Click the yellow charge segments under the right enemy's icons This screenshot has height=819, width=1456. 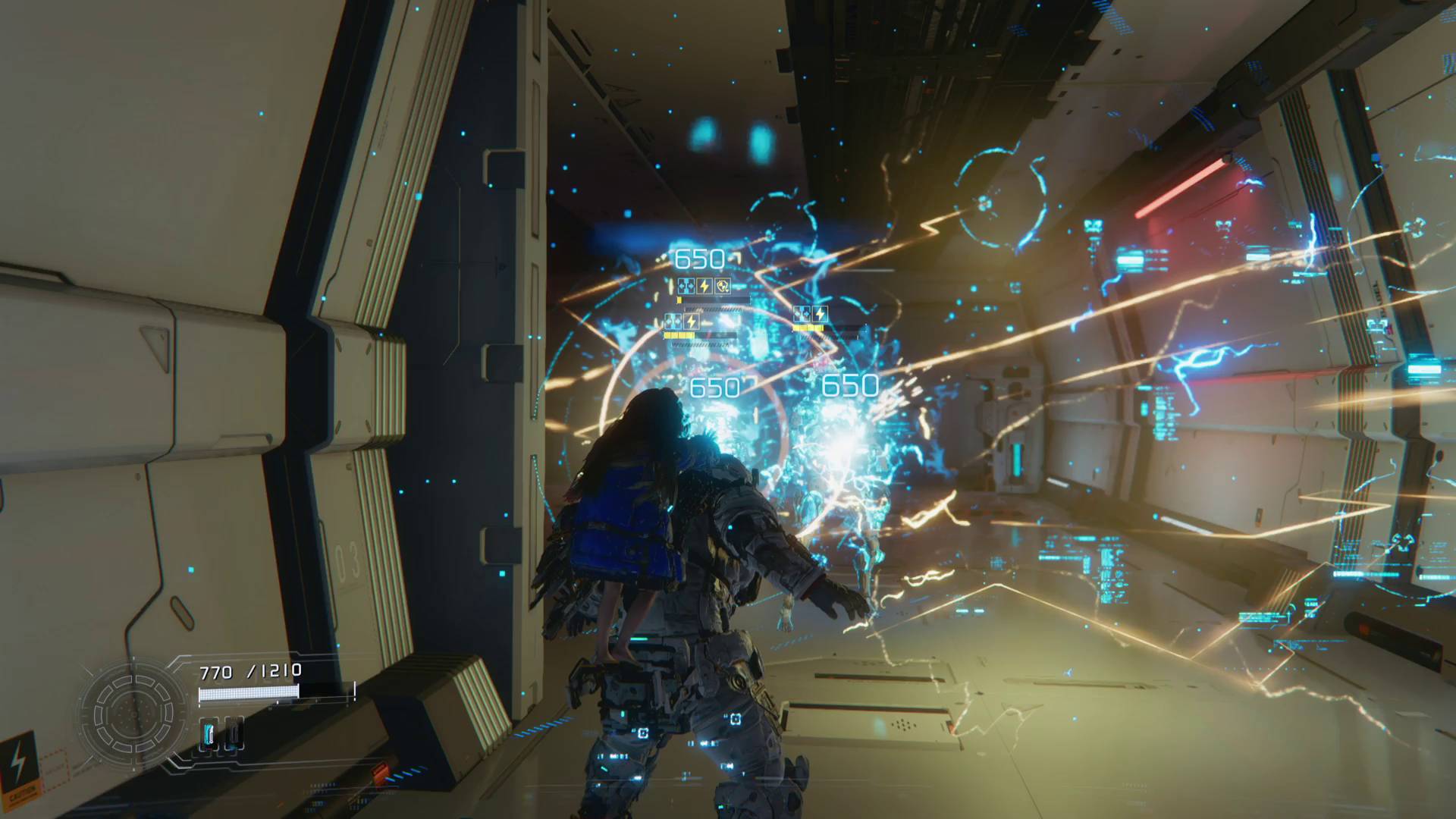(x=808, y=328)
